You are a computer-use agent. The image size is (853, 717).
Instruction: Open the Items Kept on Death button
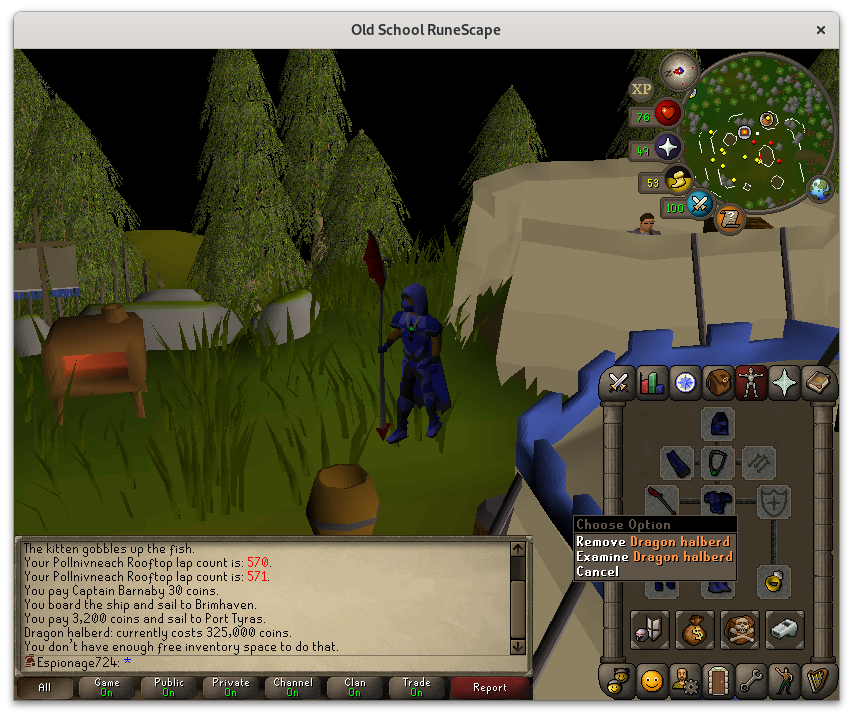coord(740,628)
